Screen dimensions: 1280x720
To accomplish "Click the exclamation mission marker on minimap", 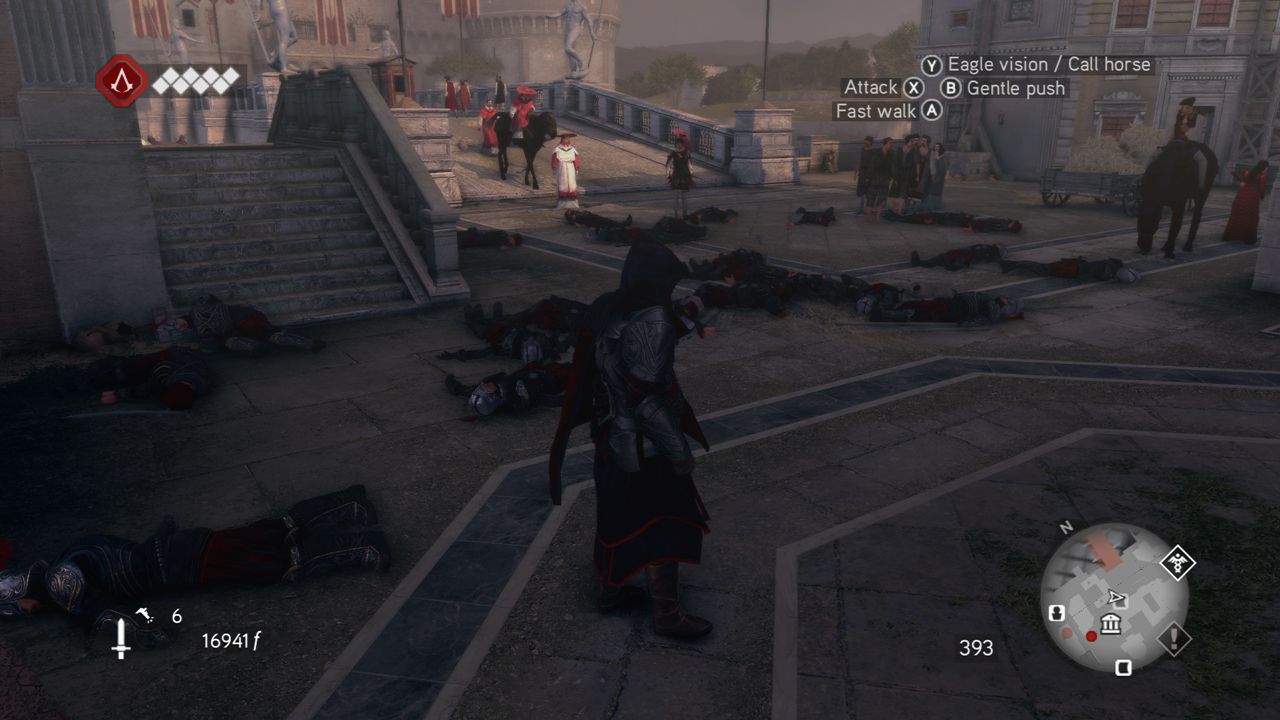I will tap(1173, 637).
